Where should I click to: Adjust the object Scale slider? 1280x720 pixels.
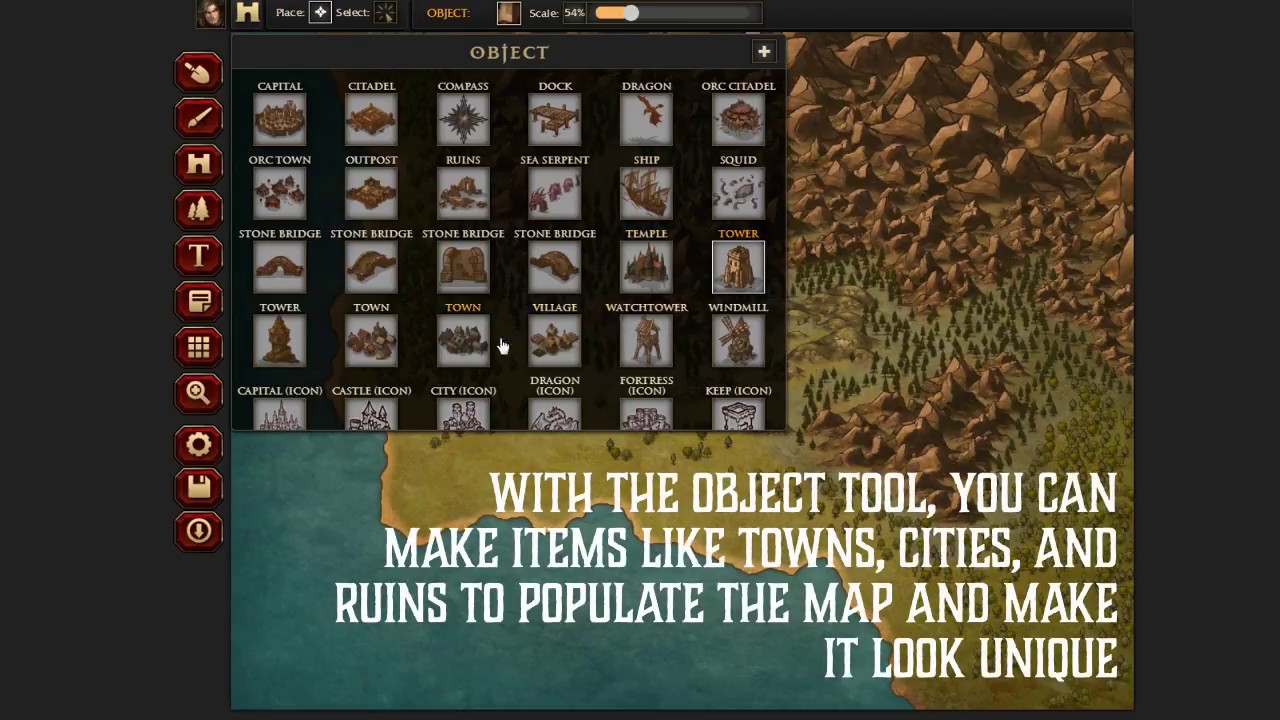coord(630,13)
